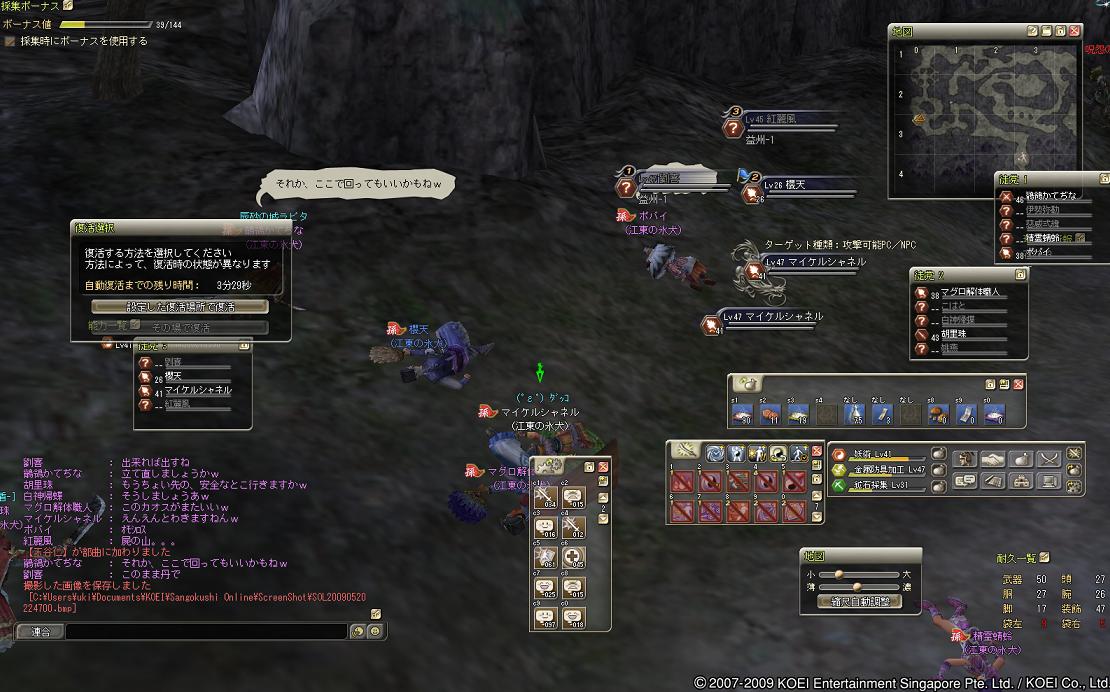The height and width of the screenshot is (692, 1110).
Task: Close the item shortcut bar
Action: click(x=1018, y=383)
